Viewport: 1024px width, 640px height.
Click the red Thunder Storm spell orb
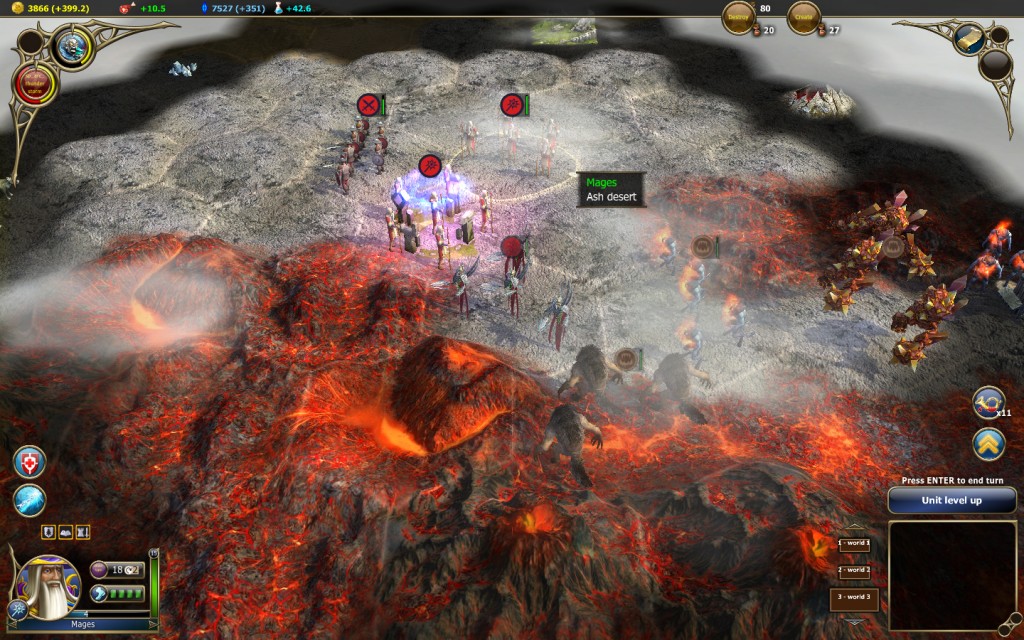point(36,86)
